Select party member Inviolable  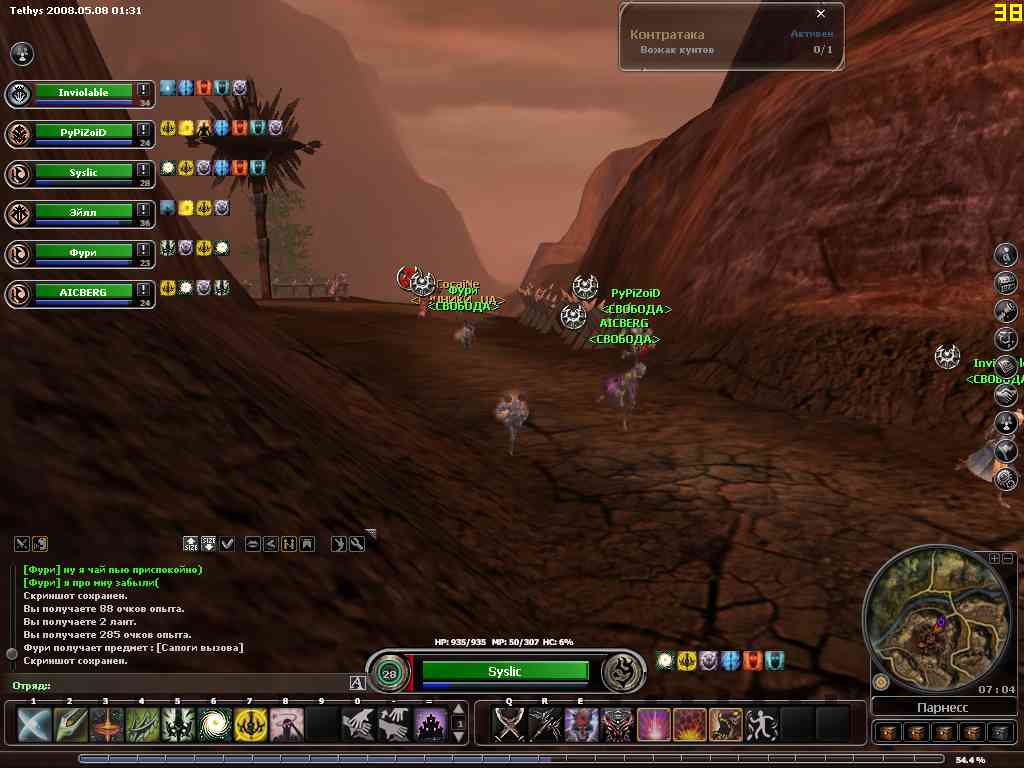83,93
